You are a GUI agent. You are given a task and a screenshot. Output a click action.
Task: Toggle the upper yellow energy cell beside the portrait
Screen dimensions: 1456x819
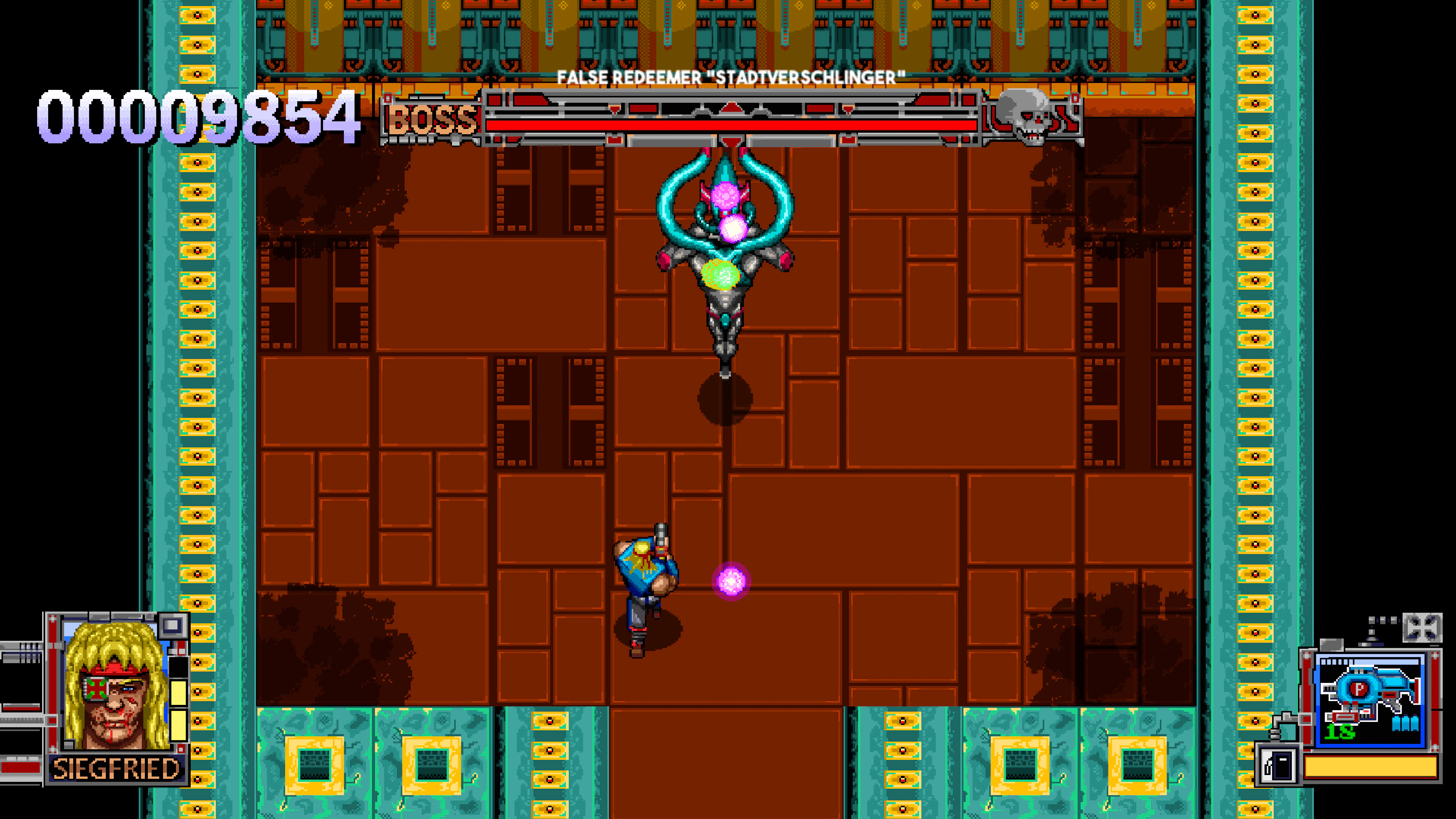178,693
